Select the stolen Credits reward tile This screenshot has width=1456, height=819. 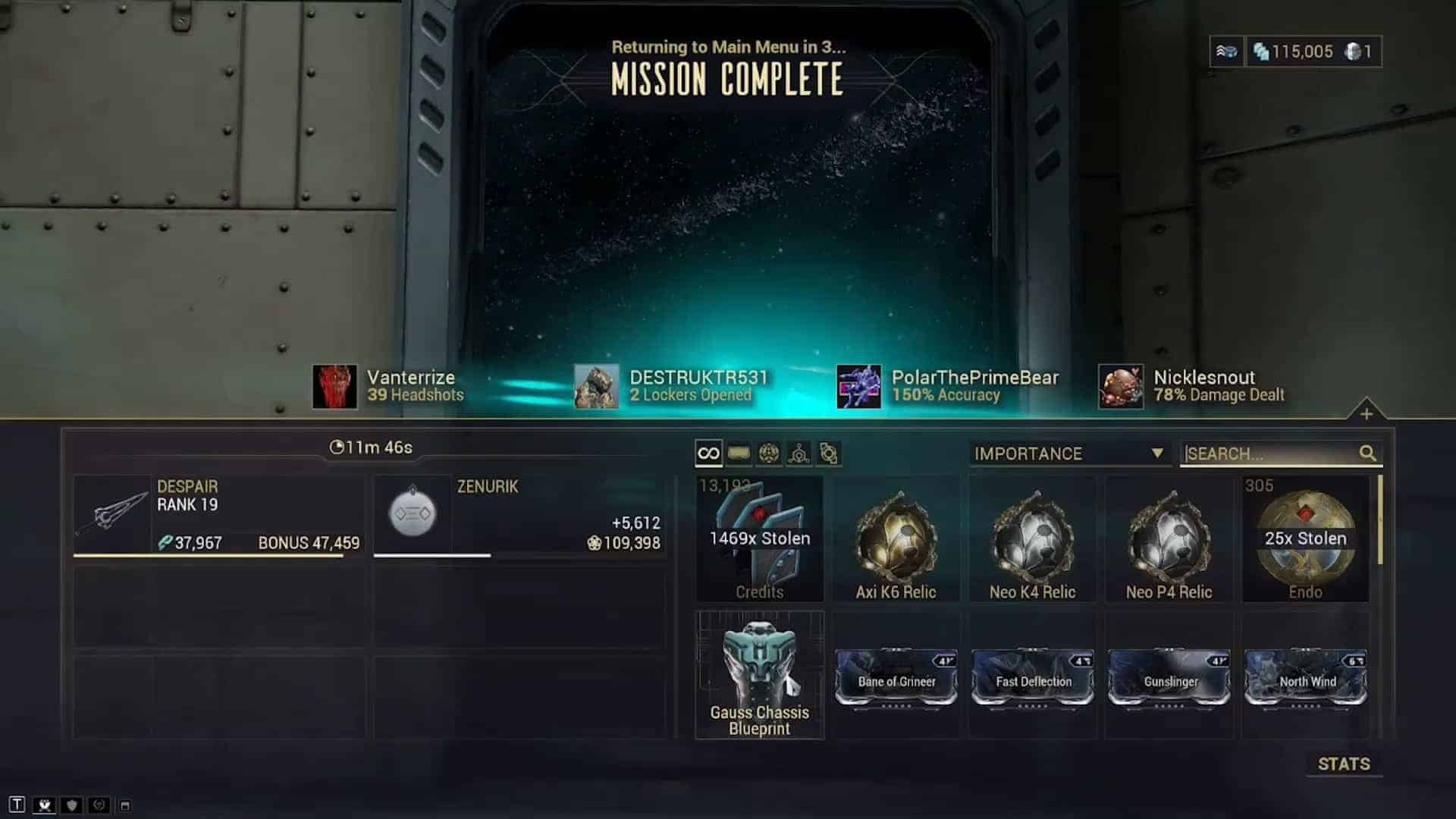(759, 540)
